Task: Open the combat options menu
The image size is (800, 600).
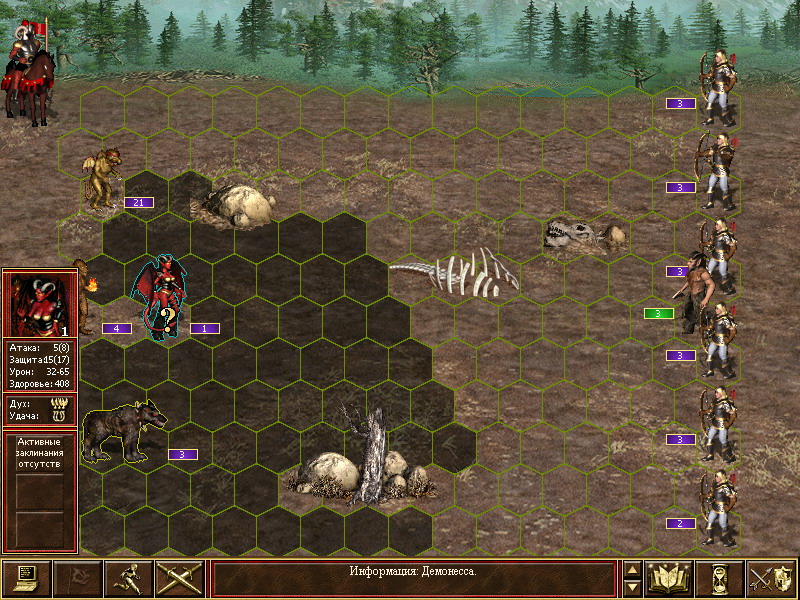Action: 26,578
